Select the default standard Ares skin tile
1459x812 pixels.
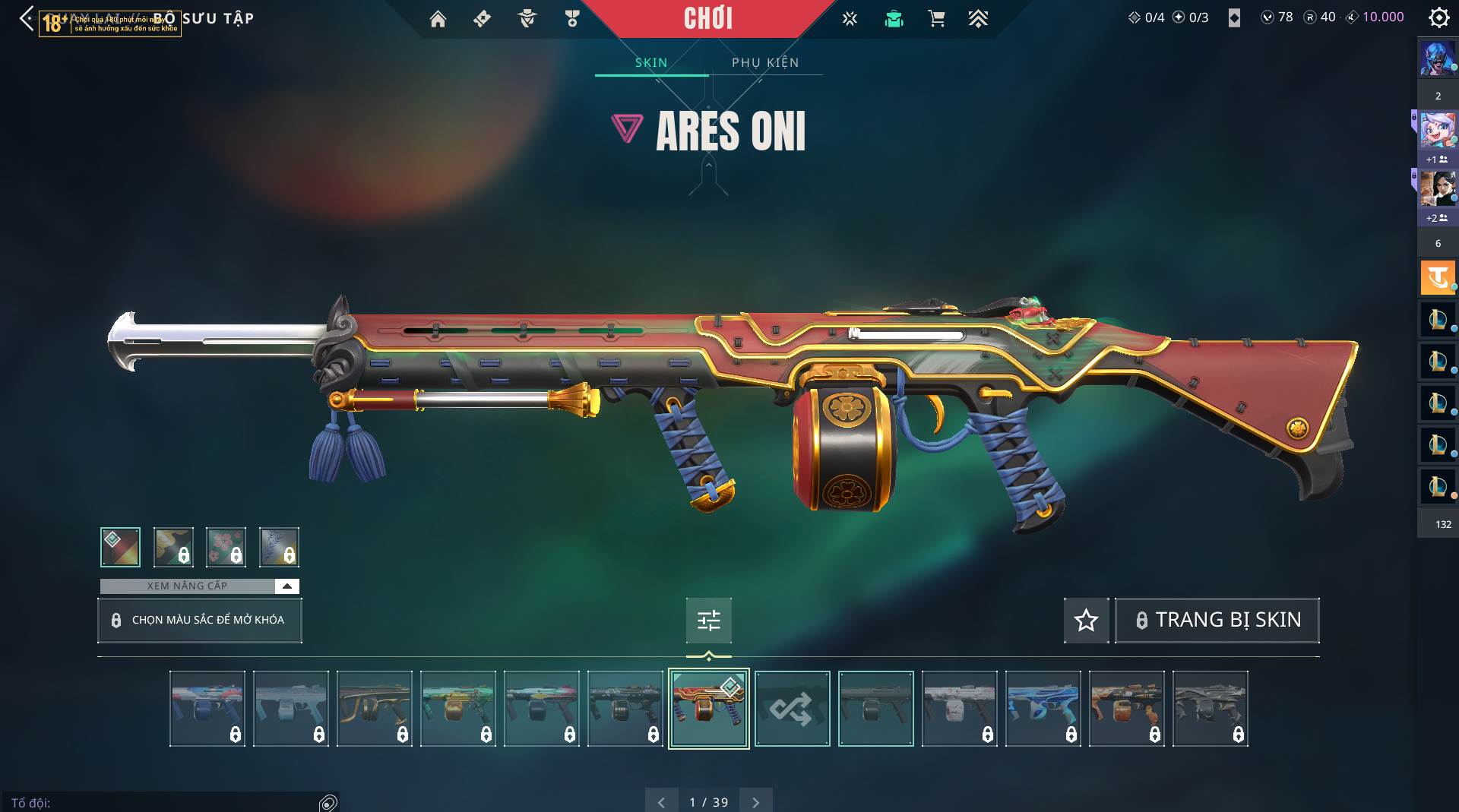875,709
